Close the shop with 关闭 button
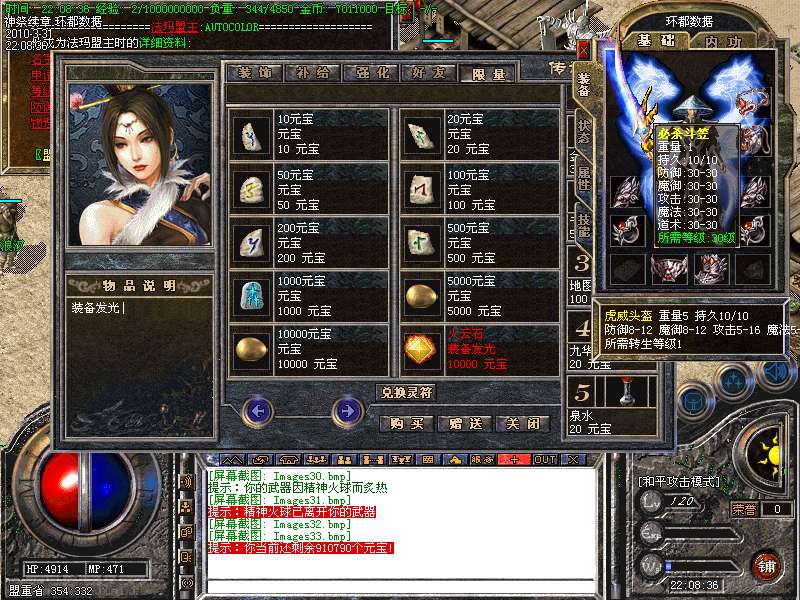The height and width of the screenshot is (600, 800). (524, 423)
